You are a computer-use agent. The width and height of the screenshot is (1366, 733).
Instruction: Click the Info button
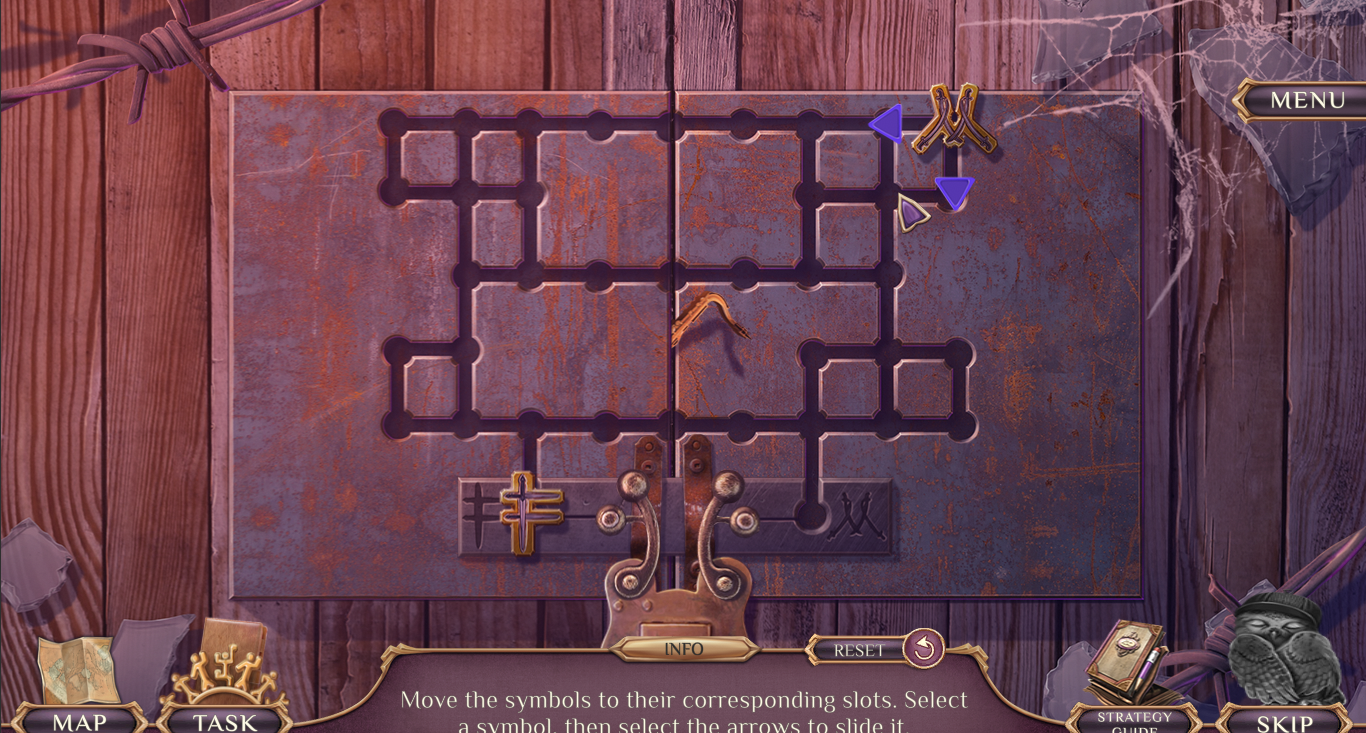(x=684, y=649)
